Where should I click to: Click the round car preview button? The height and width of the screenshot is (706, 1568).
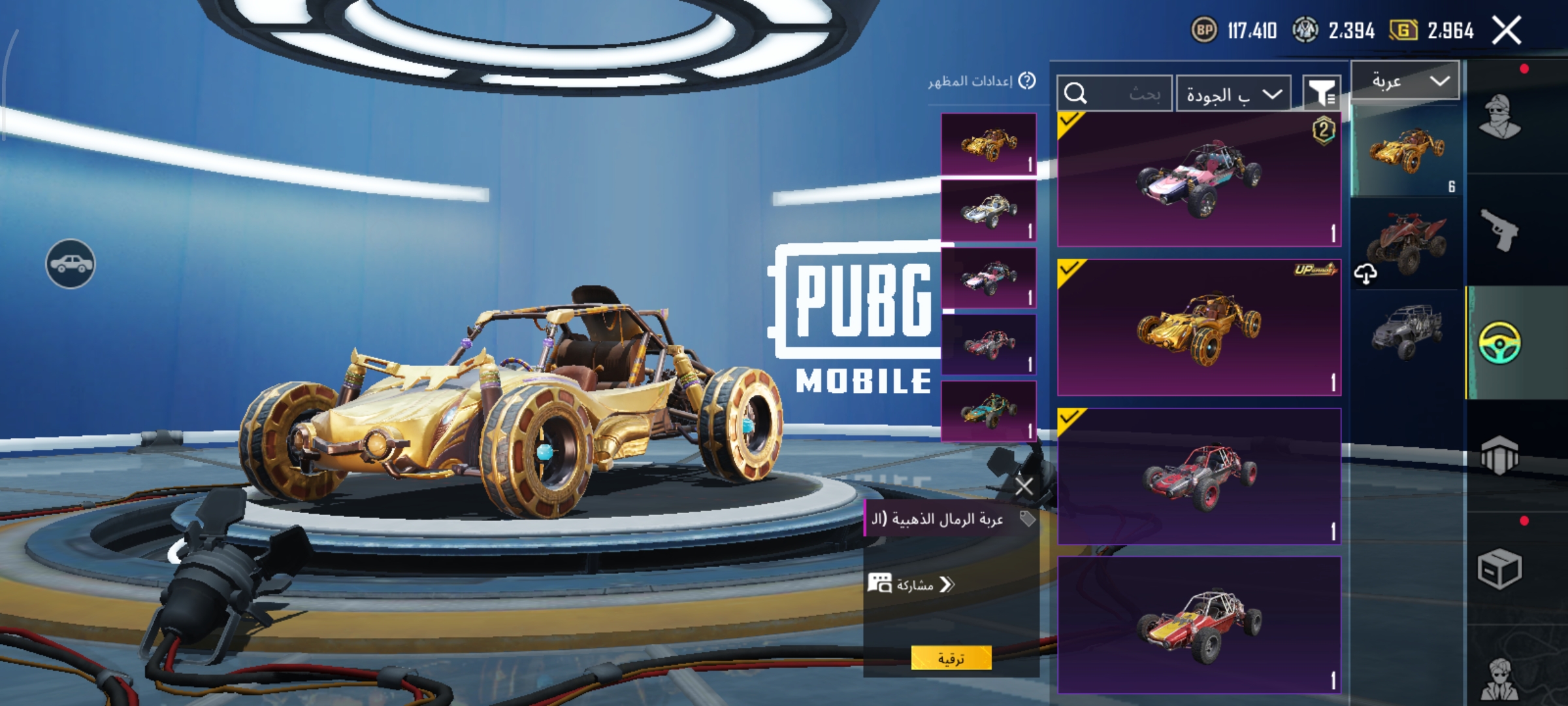click(71, 263)
